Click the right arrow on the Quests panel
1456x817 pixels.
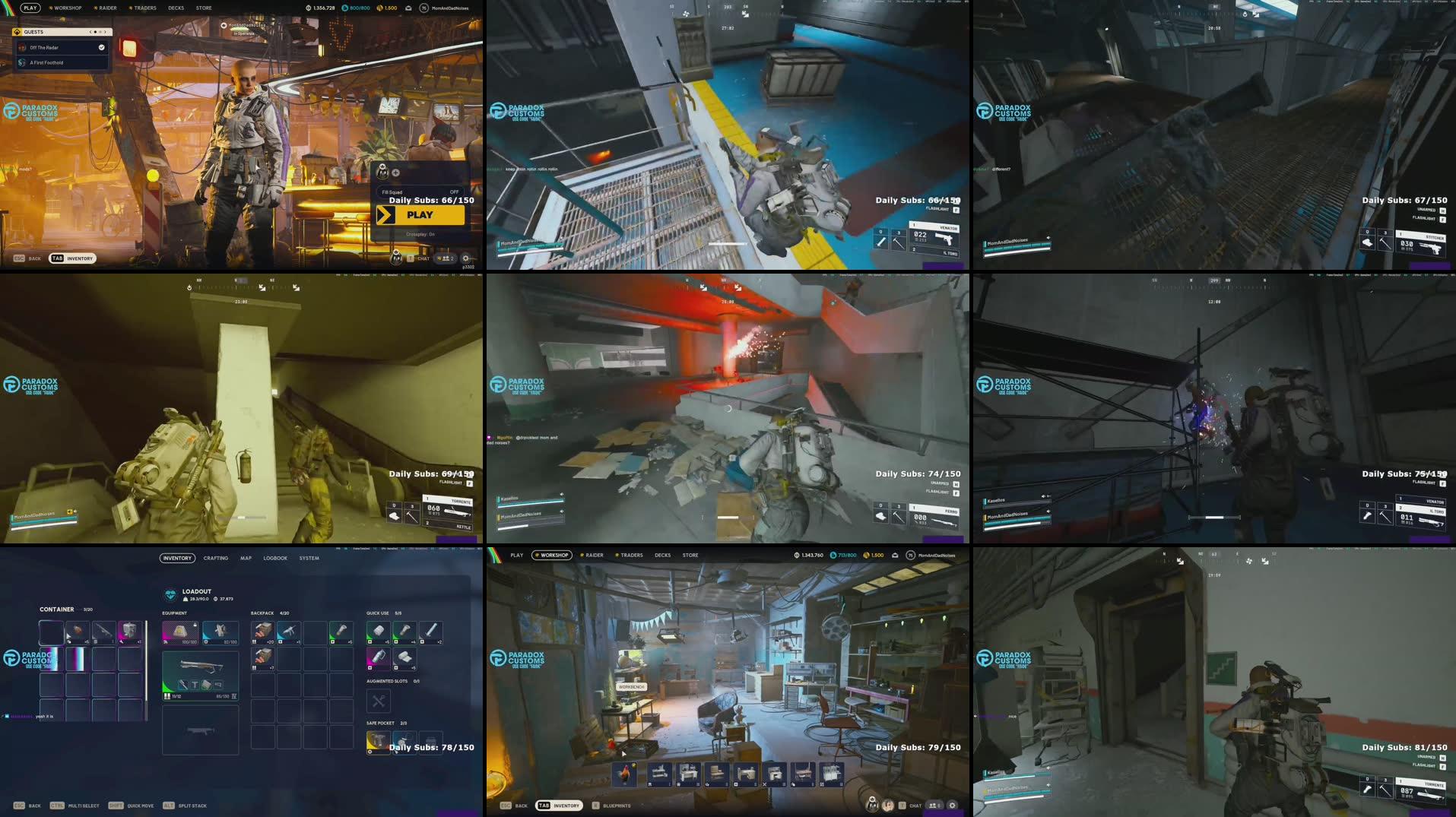click(x=106, y=32)
